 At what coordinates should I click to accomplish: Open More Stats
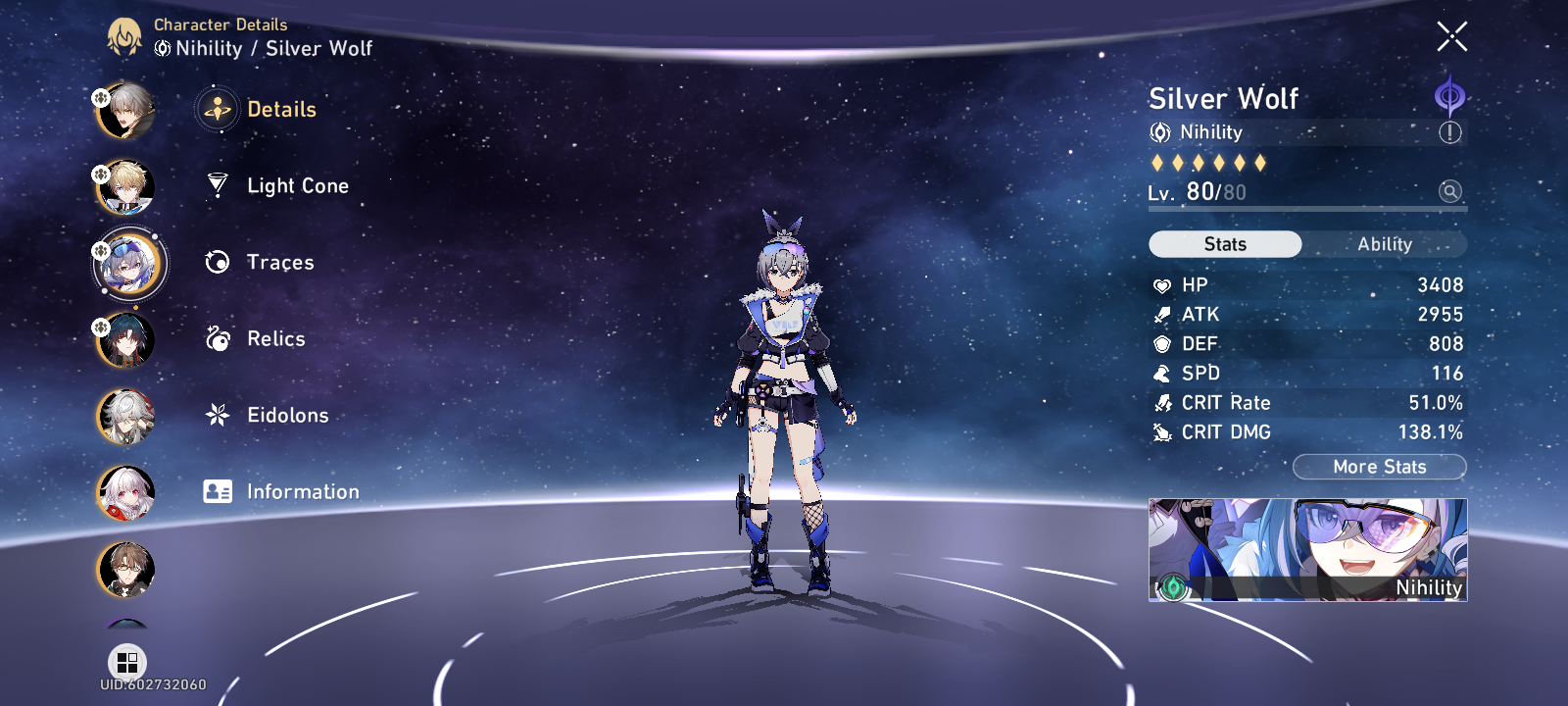1379,467
